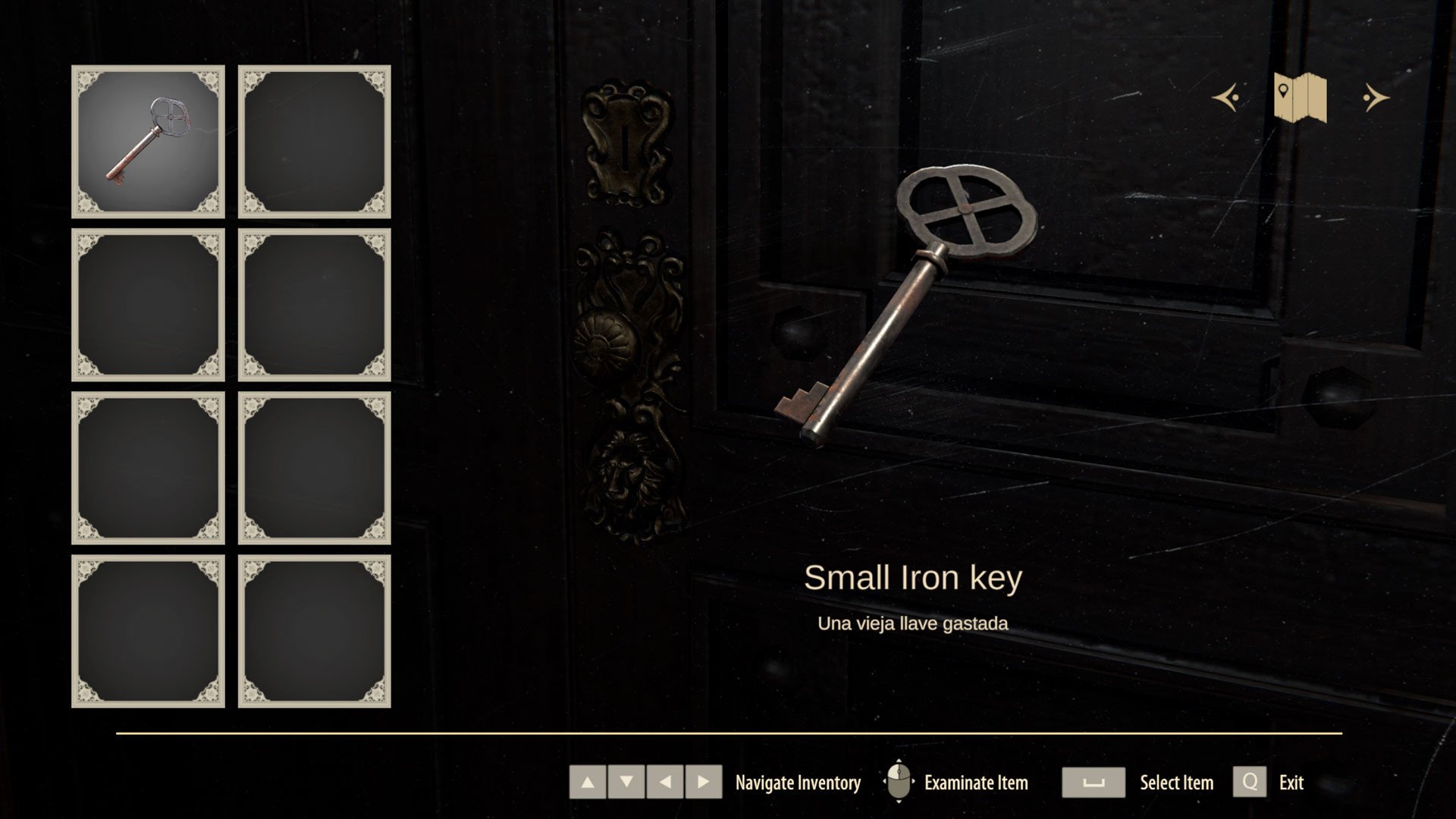
Task: Click the Select Item label
Action: [x=1175, y=783]
